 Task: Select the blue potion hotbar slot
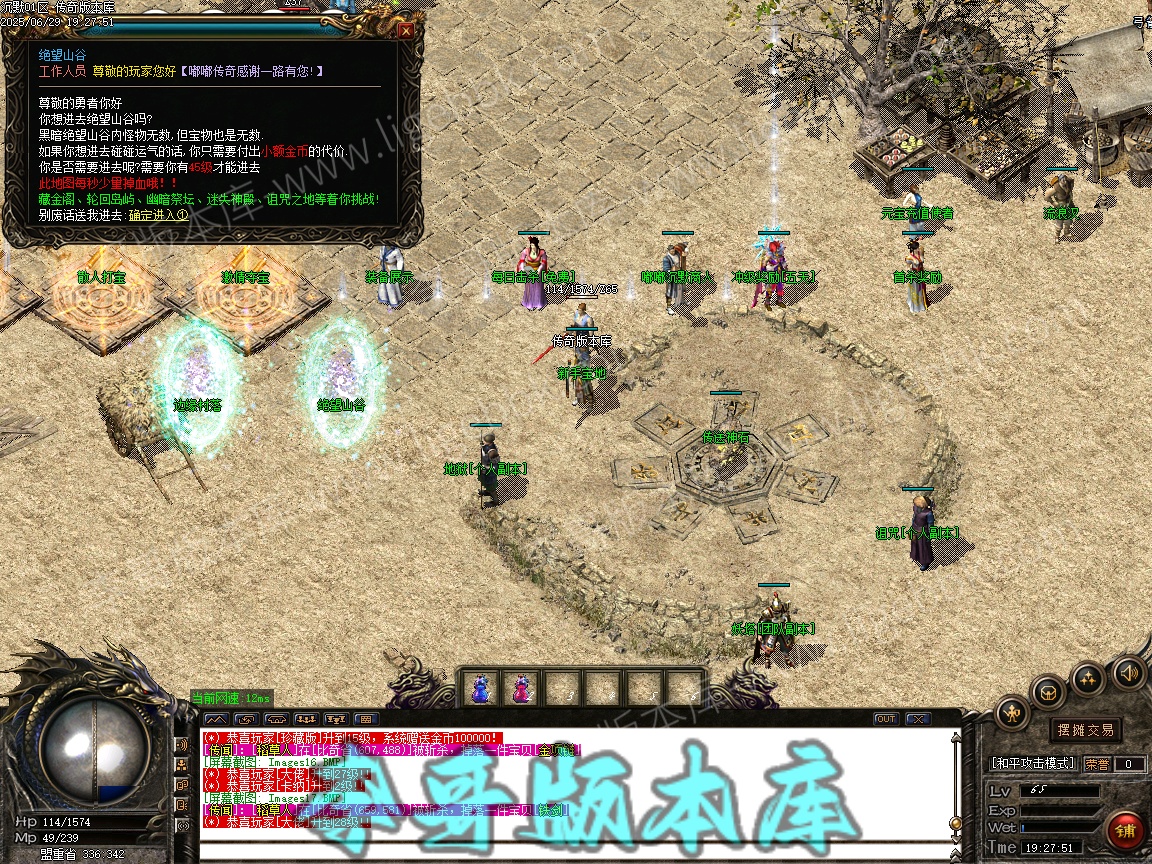tap(481, 688)
